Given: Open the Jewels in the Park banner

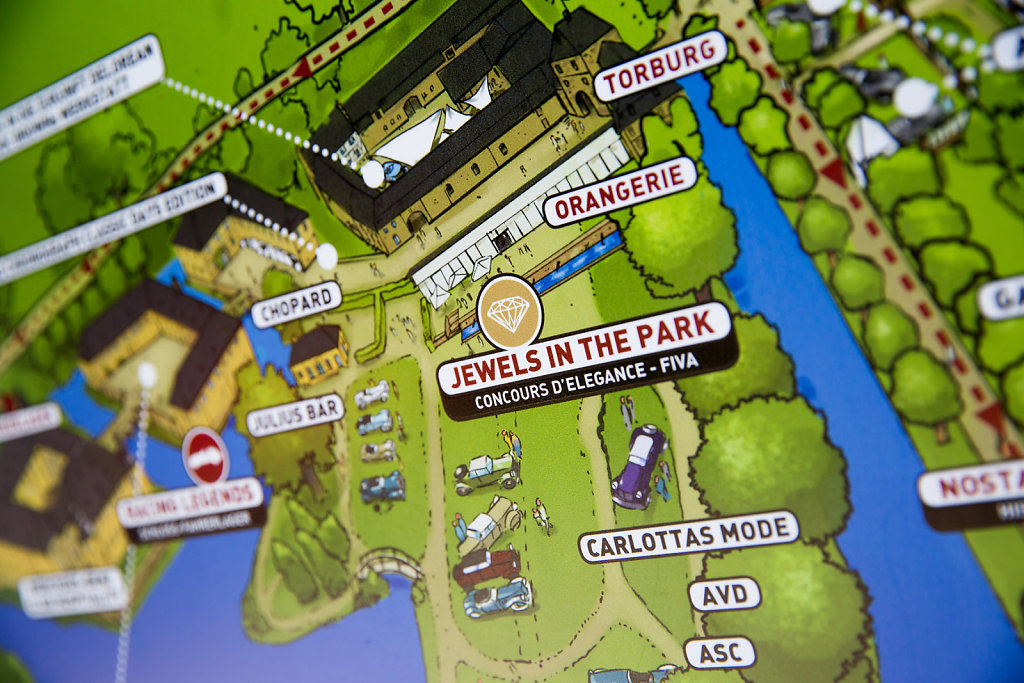Looking at the screenshot, I should 587,360.
